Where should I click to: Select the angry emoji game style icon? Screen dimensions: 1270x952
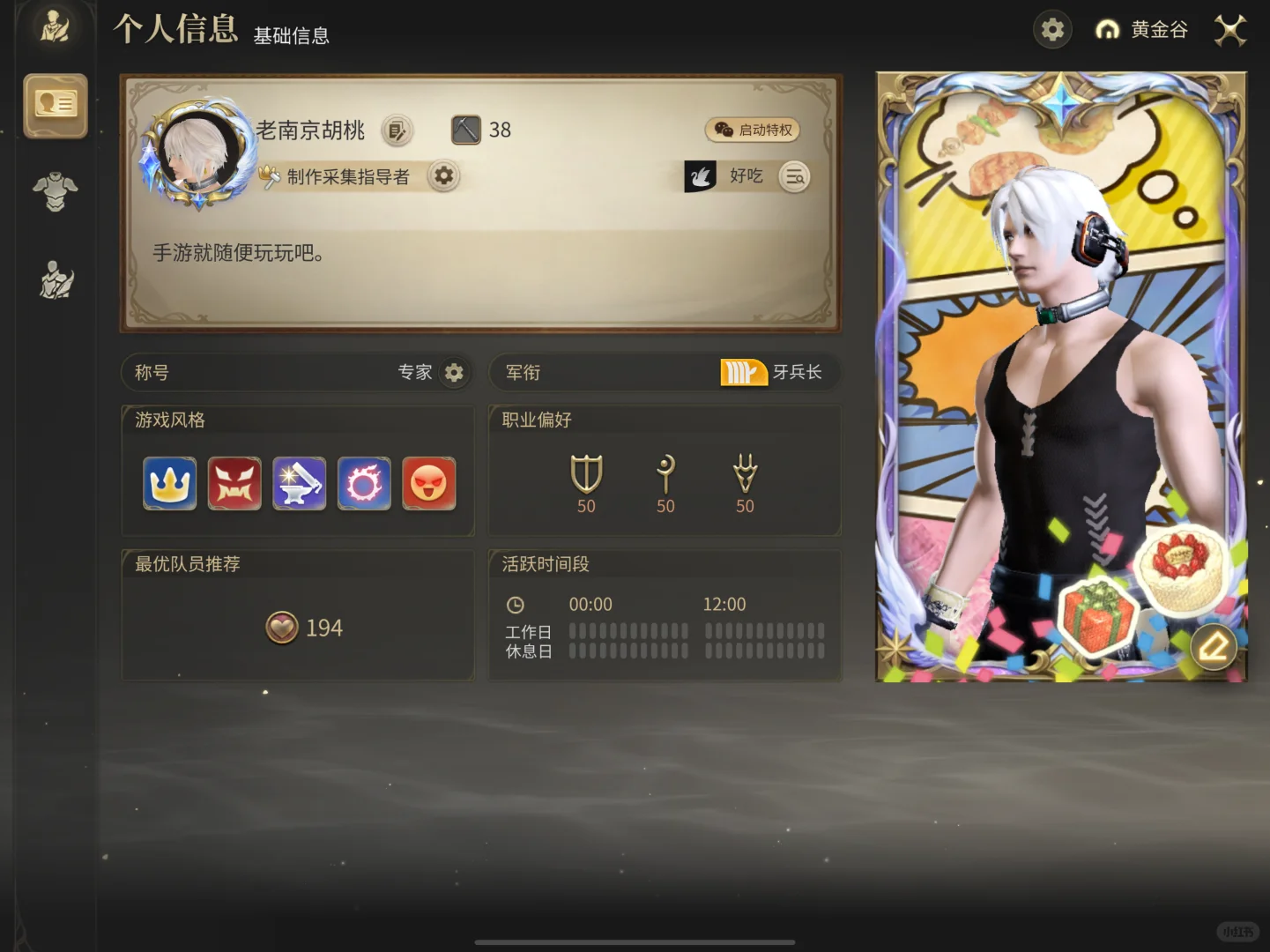[429, 483]
